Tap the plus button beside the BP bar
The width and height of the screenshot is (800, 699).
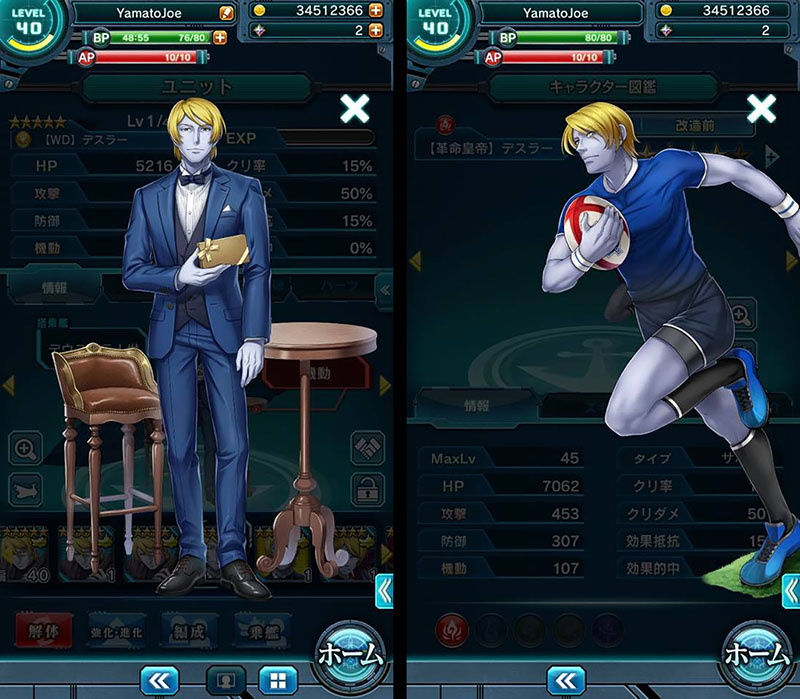(x=219, y=37)
